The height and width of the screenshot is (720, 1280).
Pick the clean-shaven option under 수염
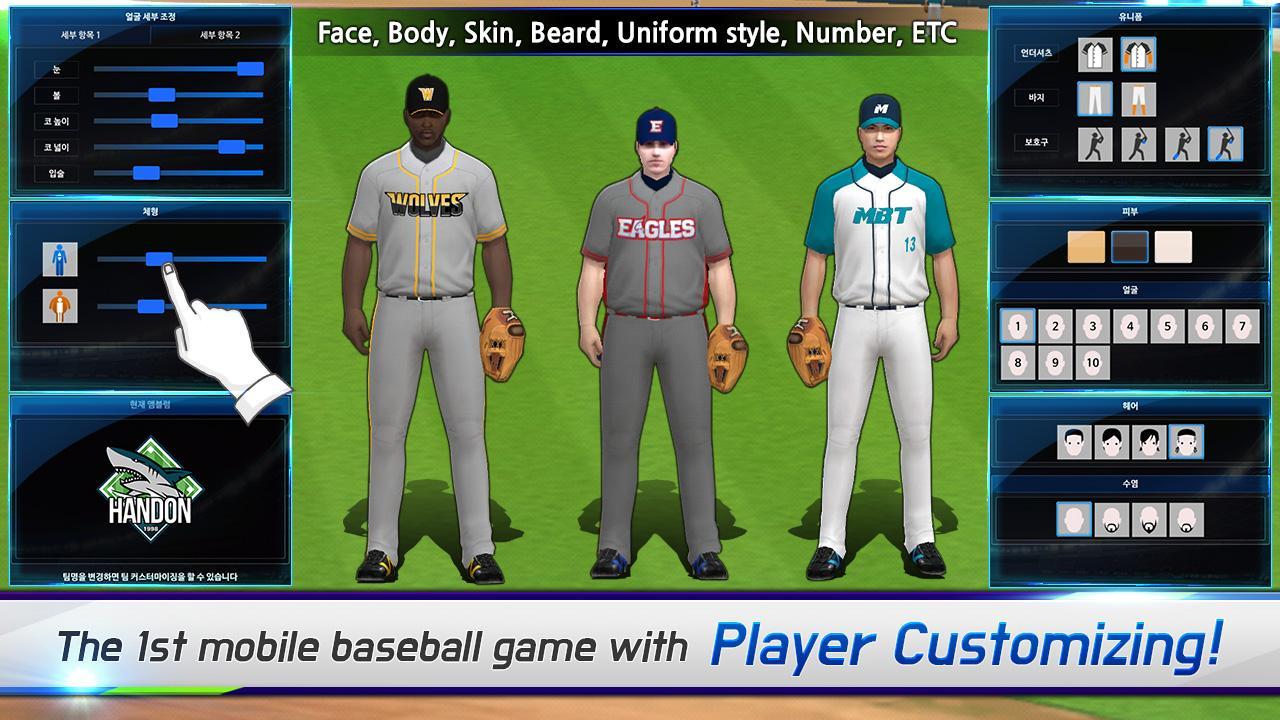[x=1074, y=517]
